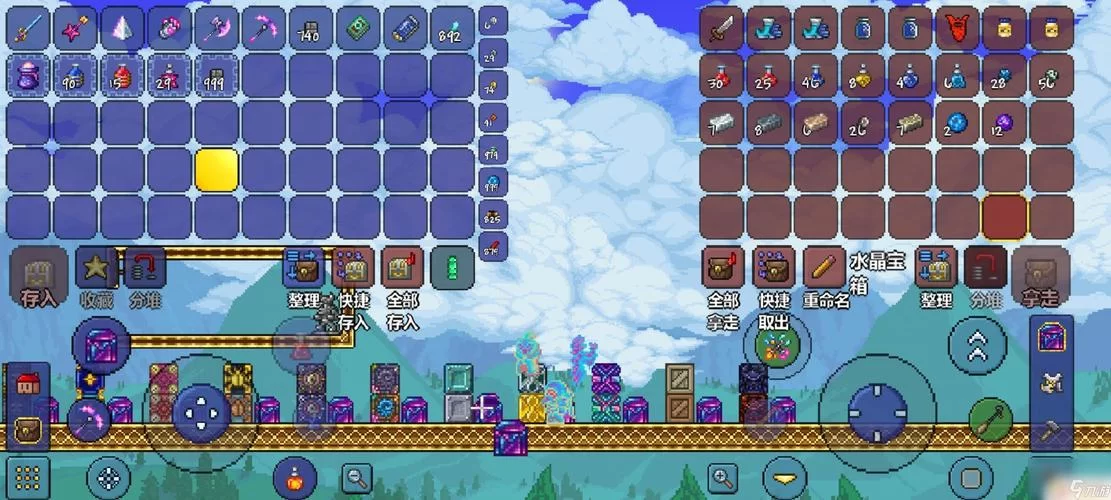Choose the red potion stack of 15
This screenshot has height=500, width=1111.
[x=122, y=76]
